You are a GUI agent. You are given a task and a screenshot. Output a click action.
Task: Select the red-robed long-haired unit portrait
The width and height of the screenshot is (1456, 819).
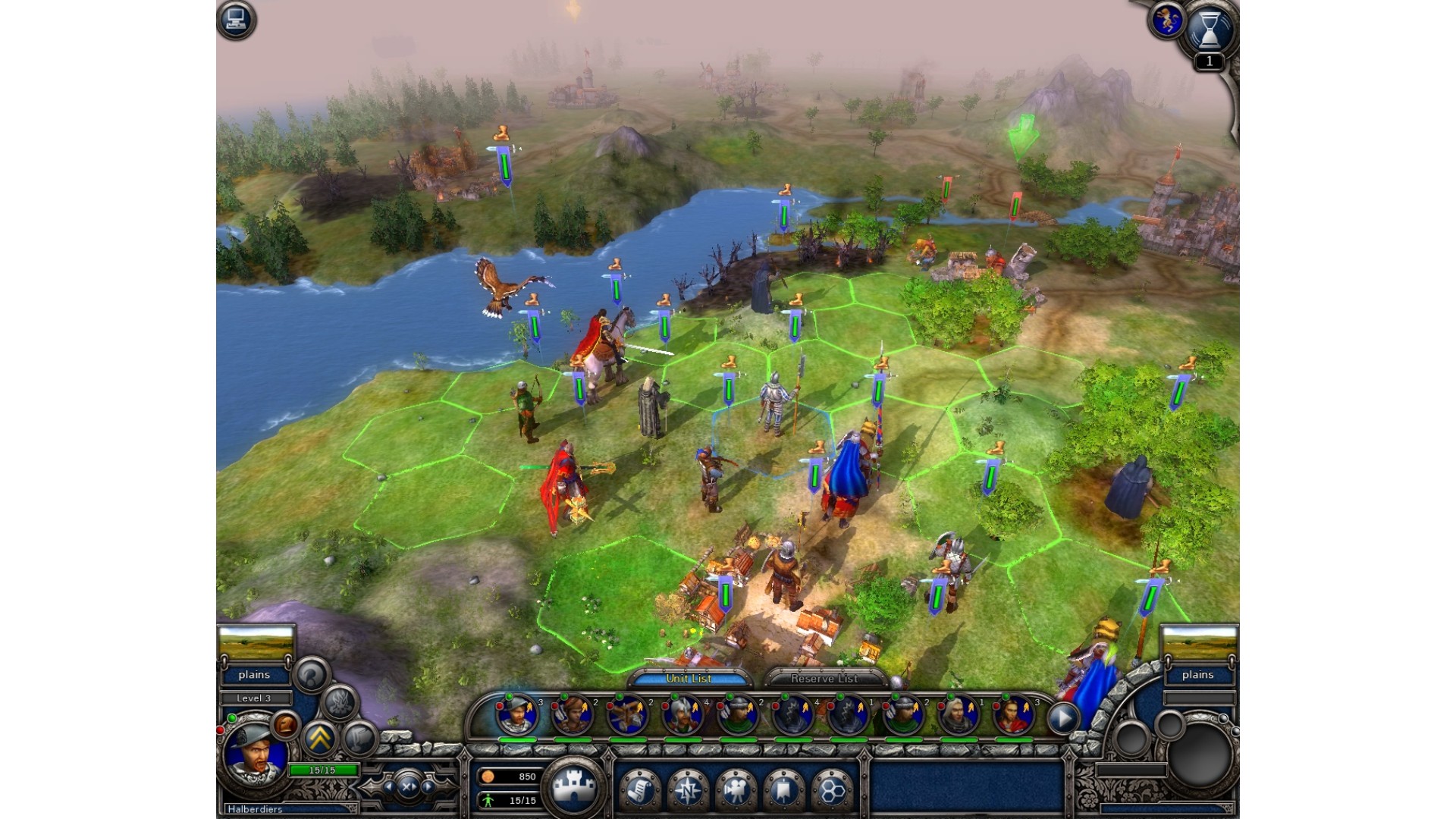pyautogui.click(x=1013, y=715)
